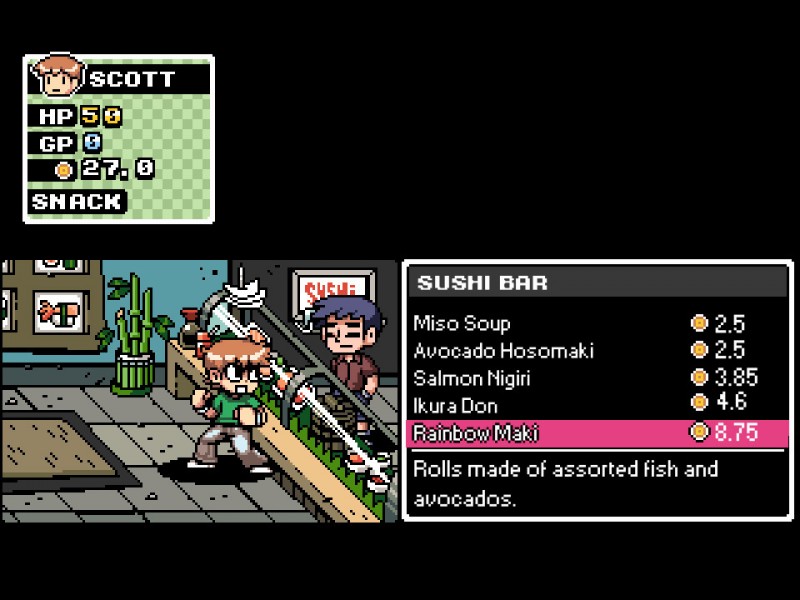Select the highlighted Rainbow Maki row
Image resolution: width=800 pixels, height=600 pixels.
click(x=597, y=433)
